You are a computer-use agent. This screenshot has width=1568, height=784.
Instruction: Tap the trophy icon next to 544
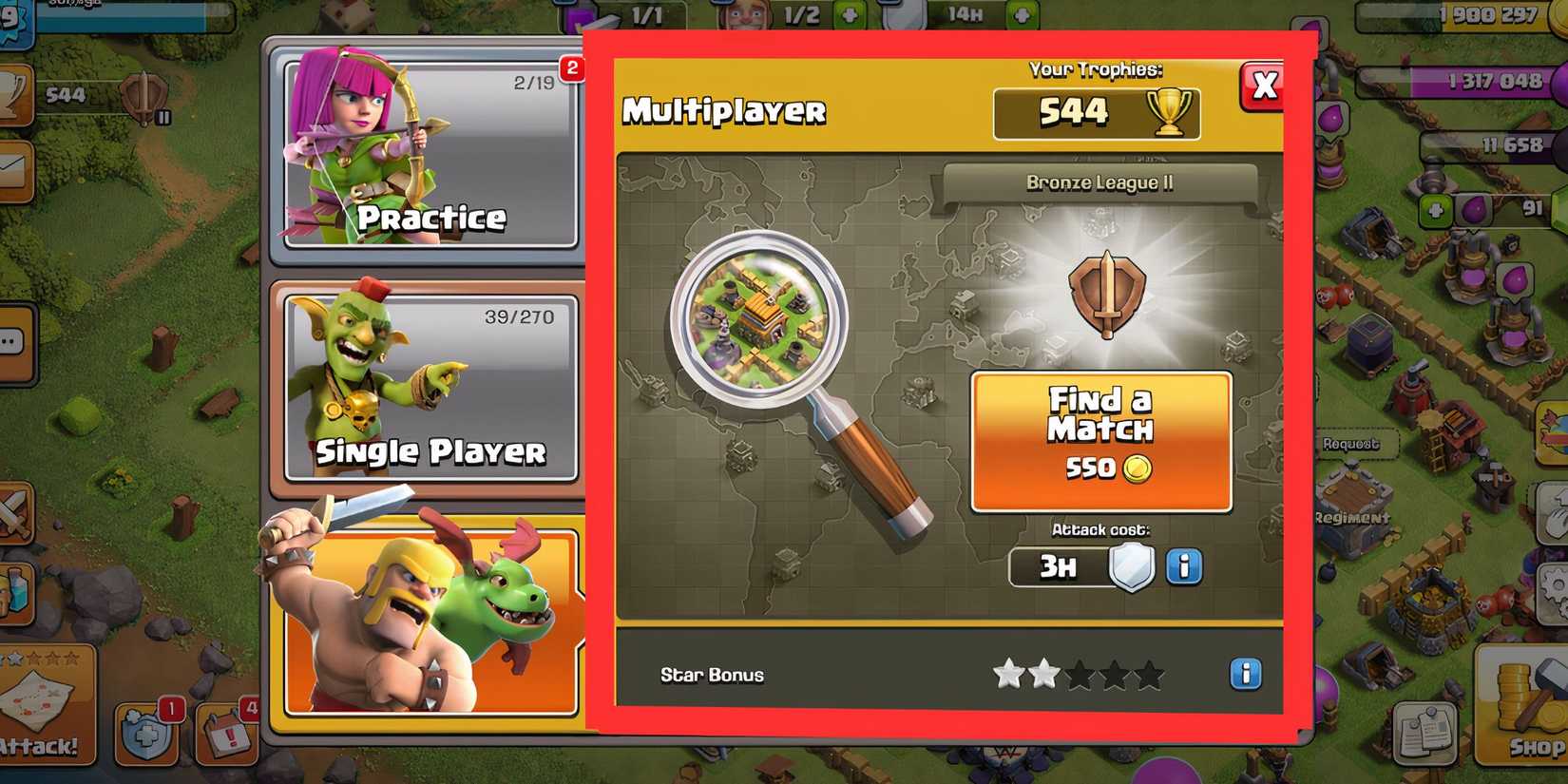[x=1167, y=111]
